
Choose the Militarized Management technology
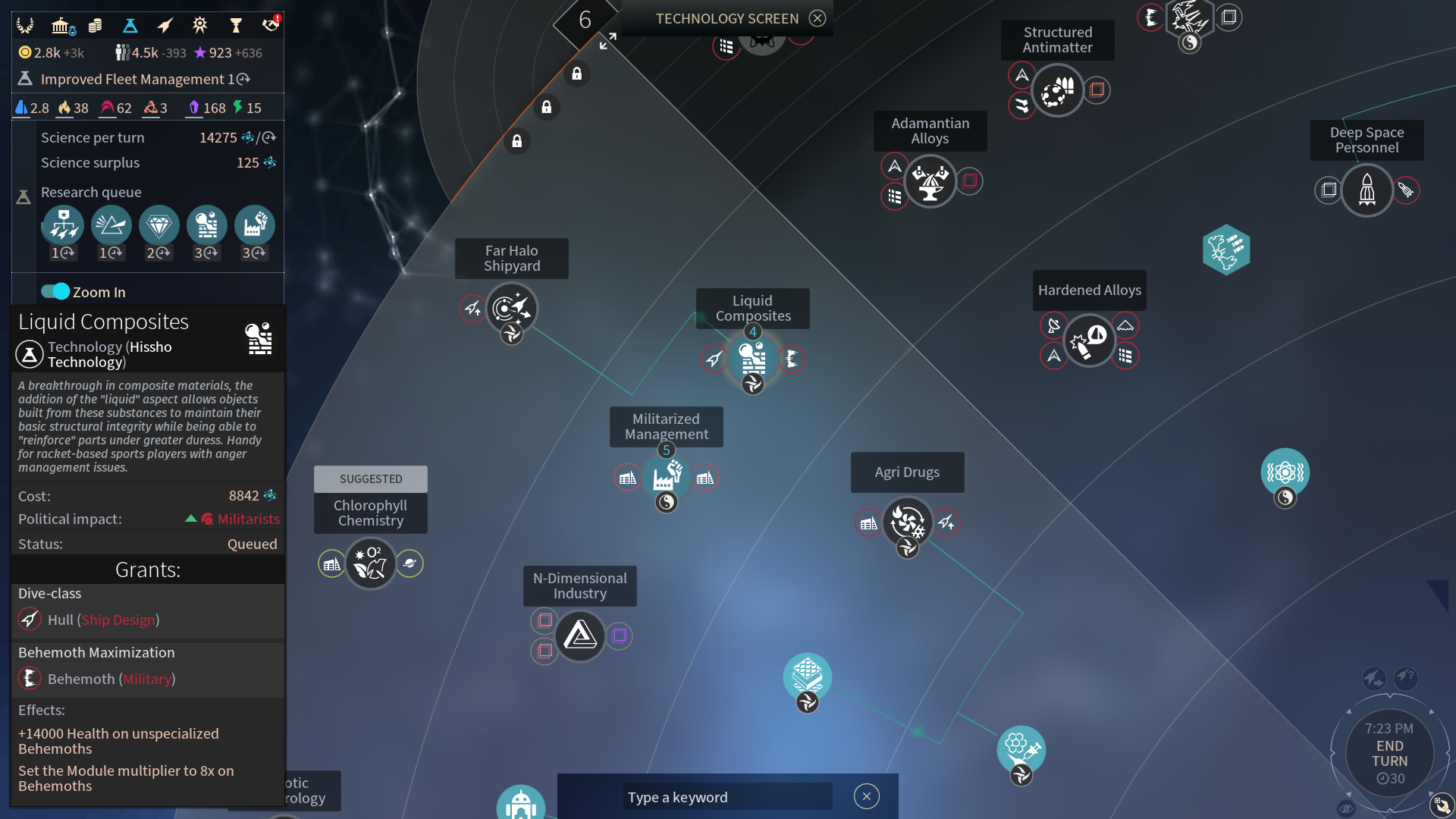point(666,478)
